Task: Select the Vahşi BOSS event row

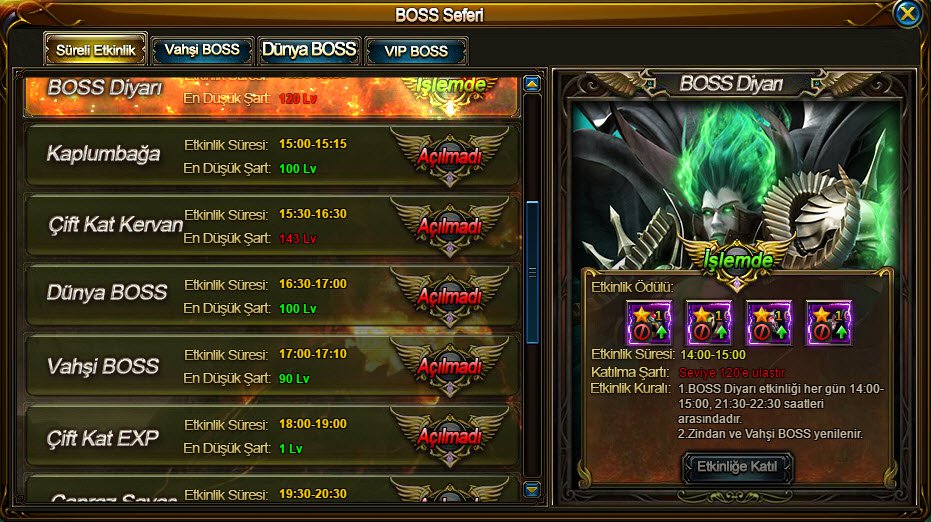Action: pyautogui.click(x=270, y=365)
